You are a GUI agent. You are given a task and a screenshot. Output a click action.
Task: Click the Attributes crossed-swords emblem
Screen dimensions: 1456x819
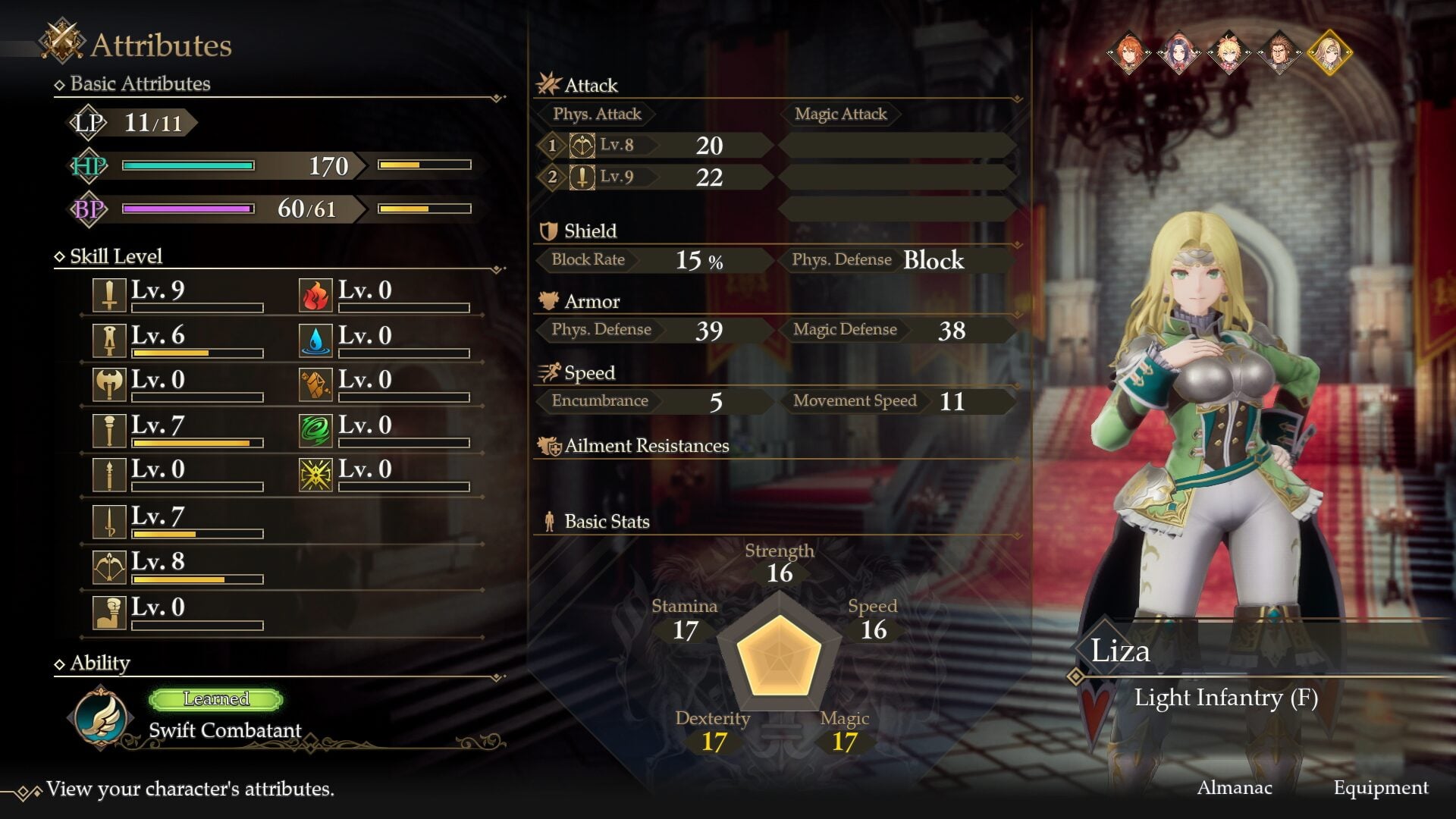click(x=62, y=41)
